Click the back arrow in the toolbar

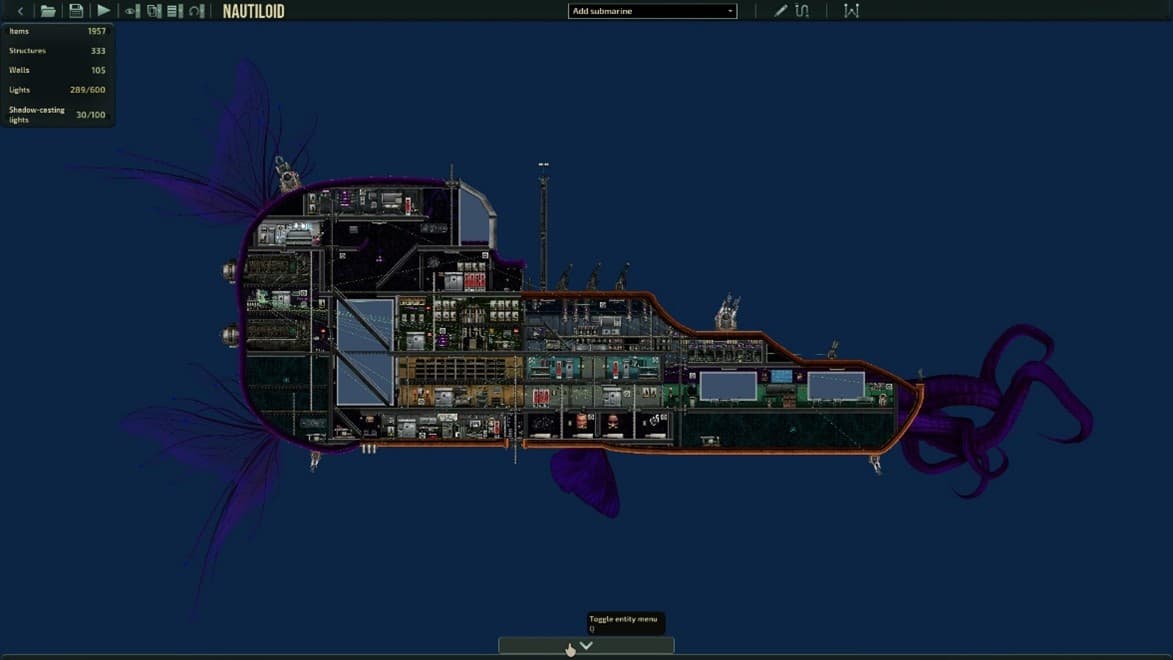pyautogui.click(x=20, y=11)
